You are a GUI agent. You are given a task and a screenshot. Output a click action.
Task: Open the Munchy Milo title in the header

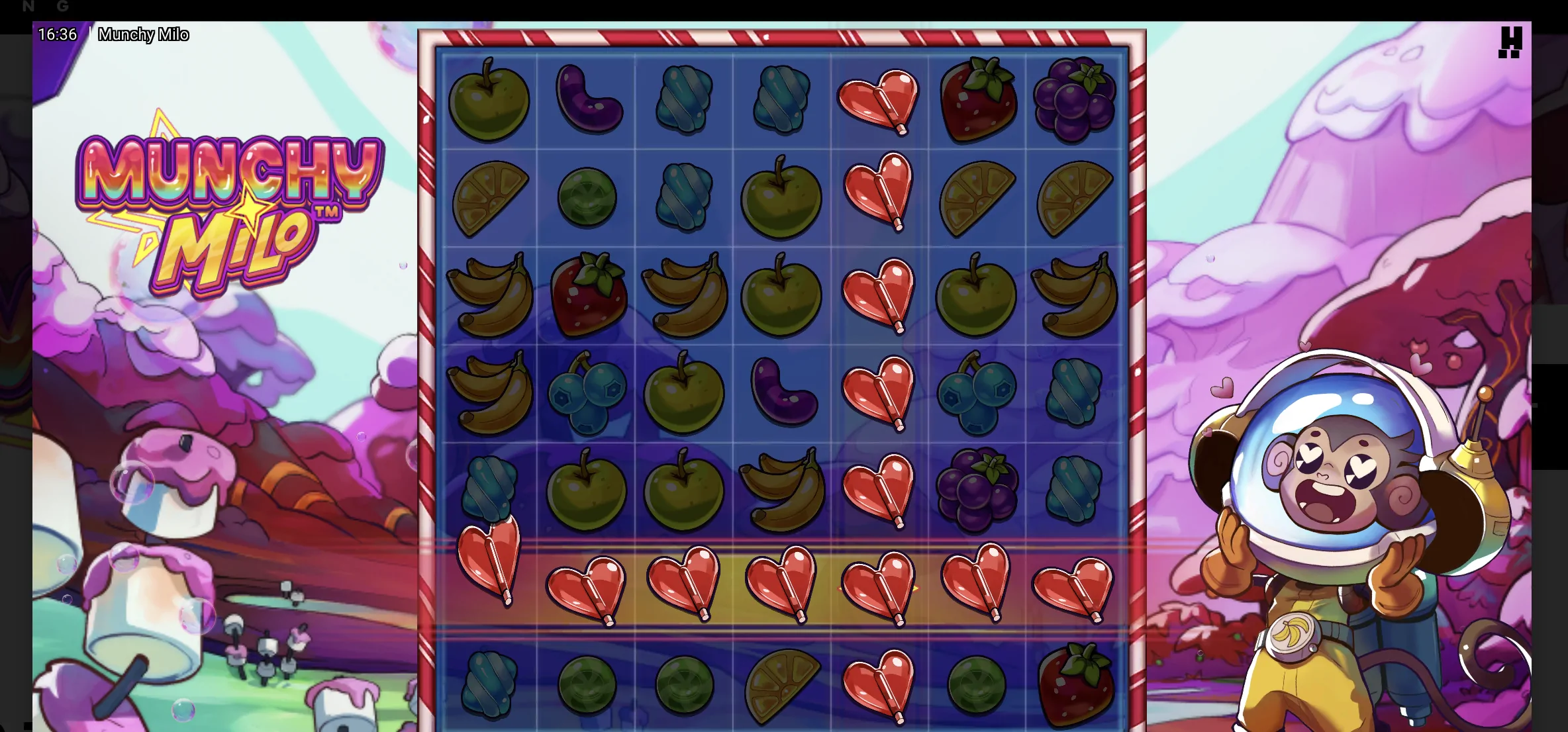[x=144, y=34]
